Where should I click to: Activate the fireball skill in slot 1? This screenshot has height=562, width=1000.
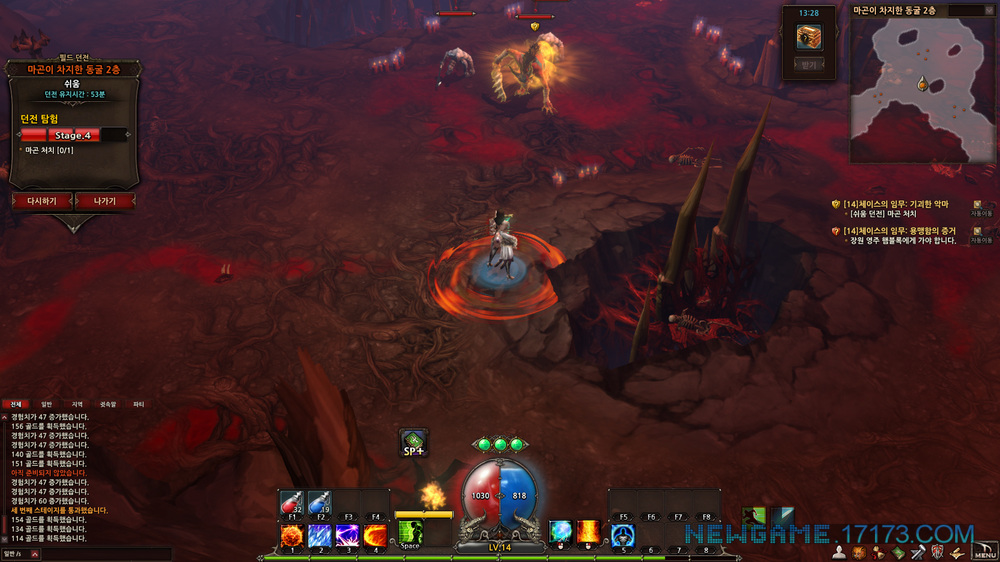[293, 535]
